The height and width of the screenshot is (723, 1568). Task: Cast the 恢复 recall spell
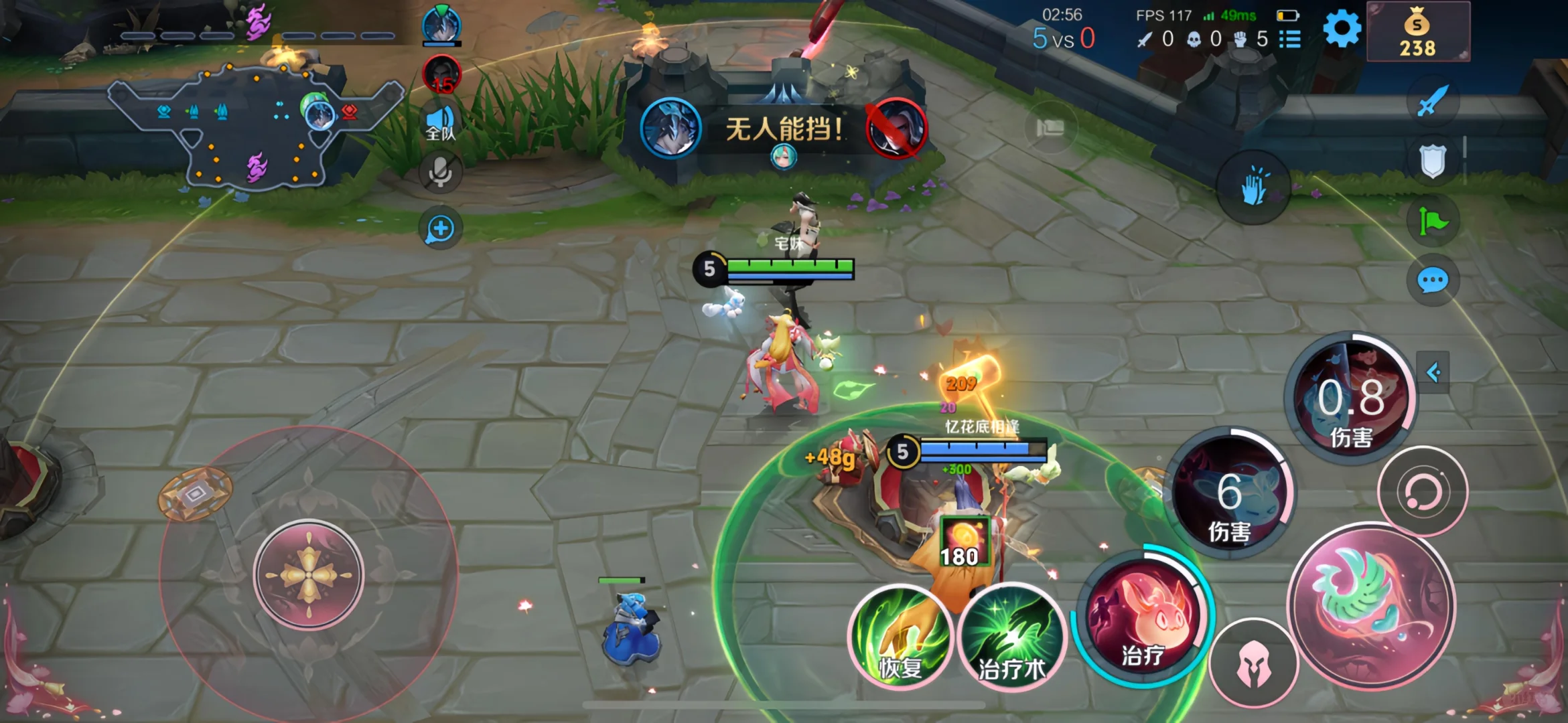[900, 638]
